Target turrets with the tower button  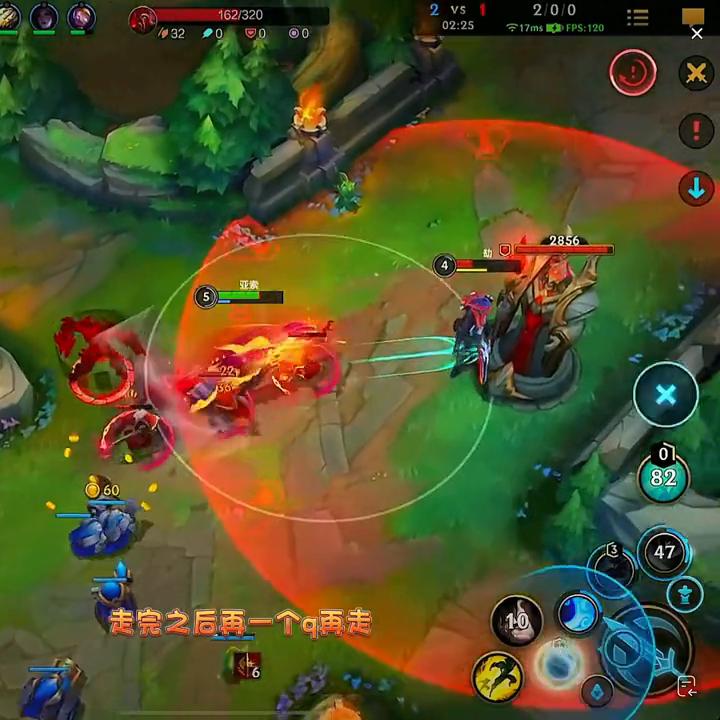(685, 594)
